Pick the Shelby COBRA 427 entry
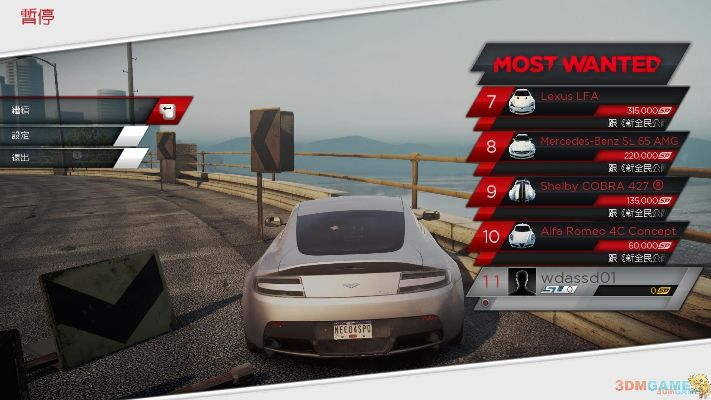Viewport: 711px width, 400px height. pos(580,191)
